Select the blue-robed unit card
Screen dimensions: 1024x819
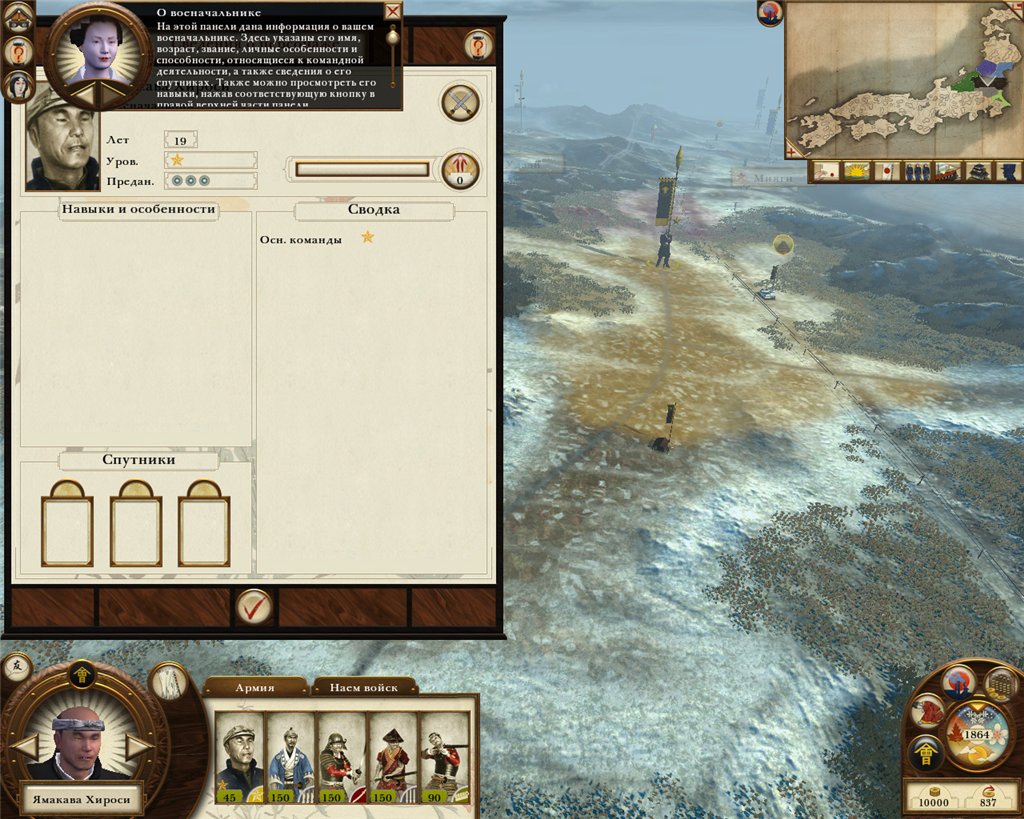[x=291, y=758]
